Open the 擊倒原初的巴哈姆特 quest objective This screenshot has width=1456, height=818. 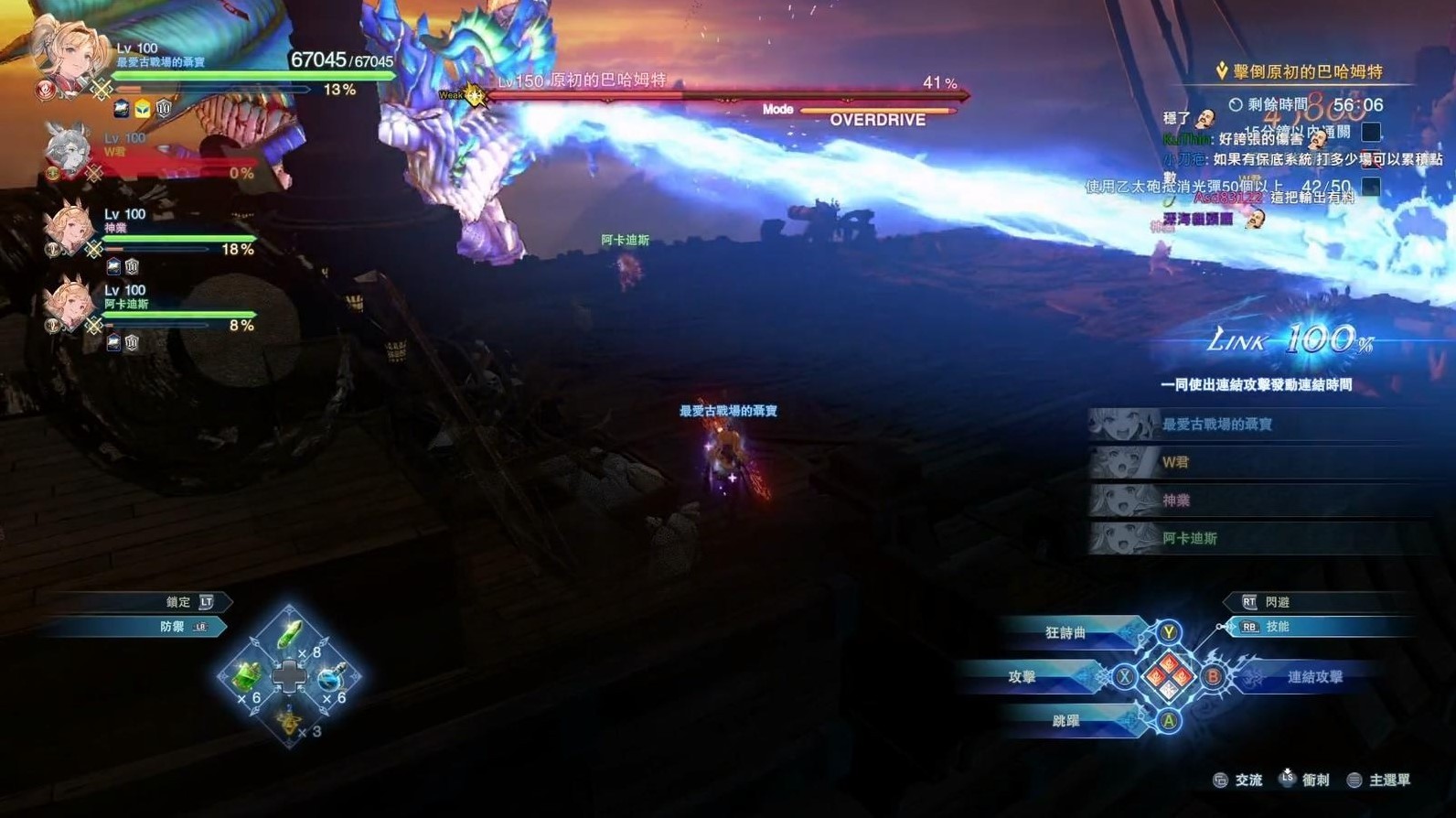(1307, 71)
